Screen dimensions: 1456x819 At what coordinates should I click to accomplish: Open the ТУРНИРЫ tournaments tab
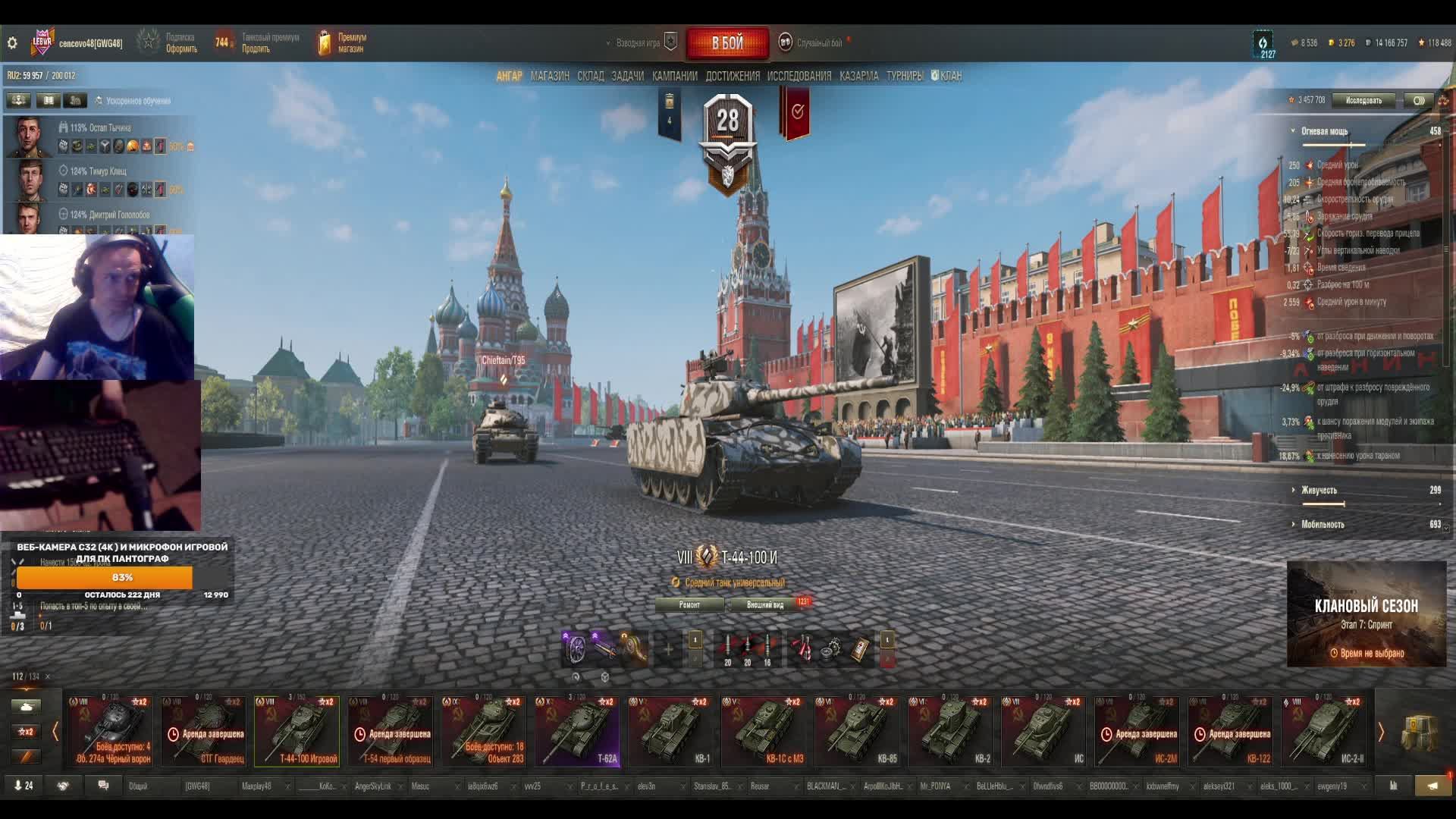point(904,76)
